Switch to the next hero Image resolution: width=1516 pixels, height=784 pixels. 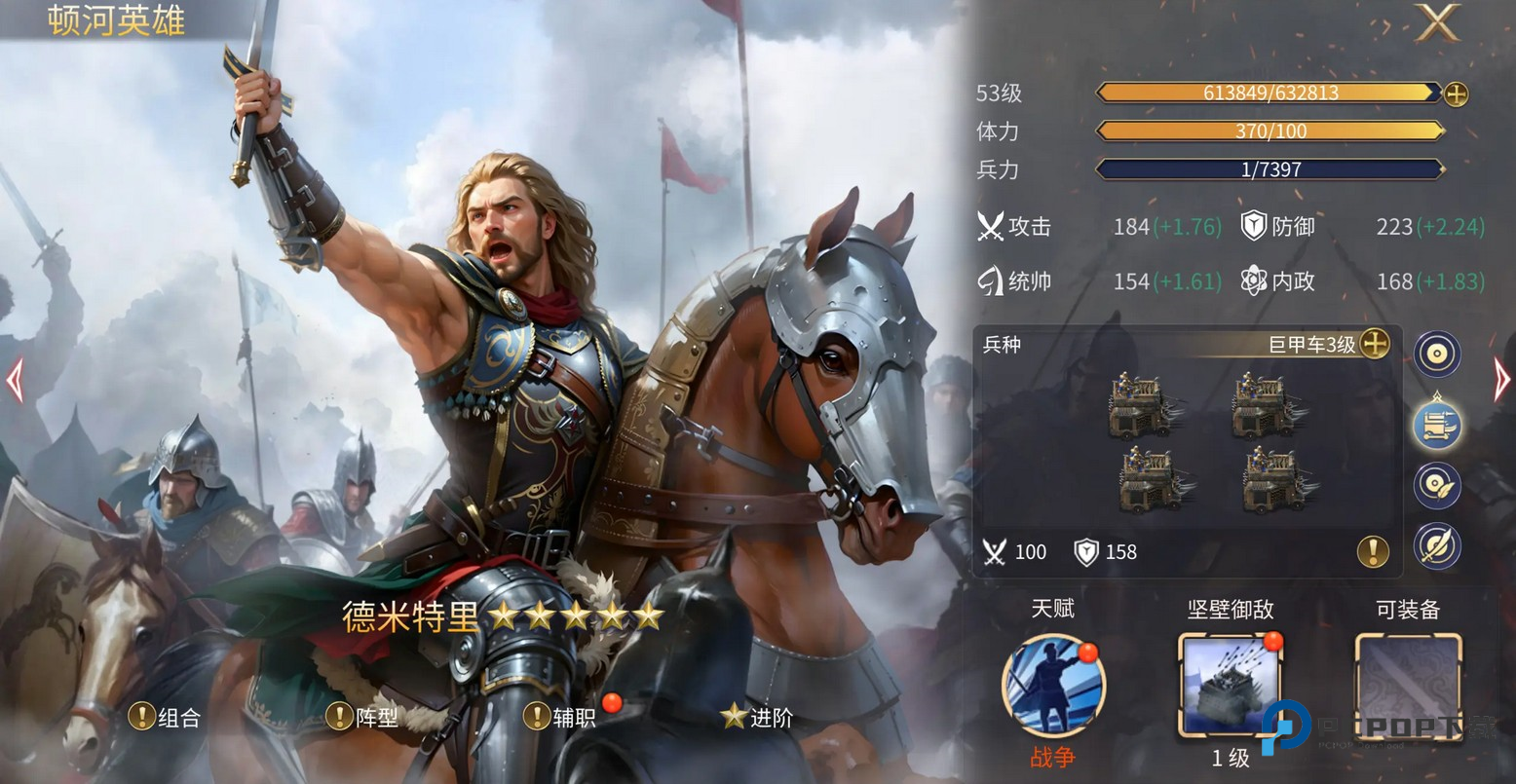pos(1501,380)
